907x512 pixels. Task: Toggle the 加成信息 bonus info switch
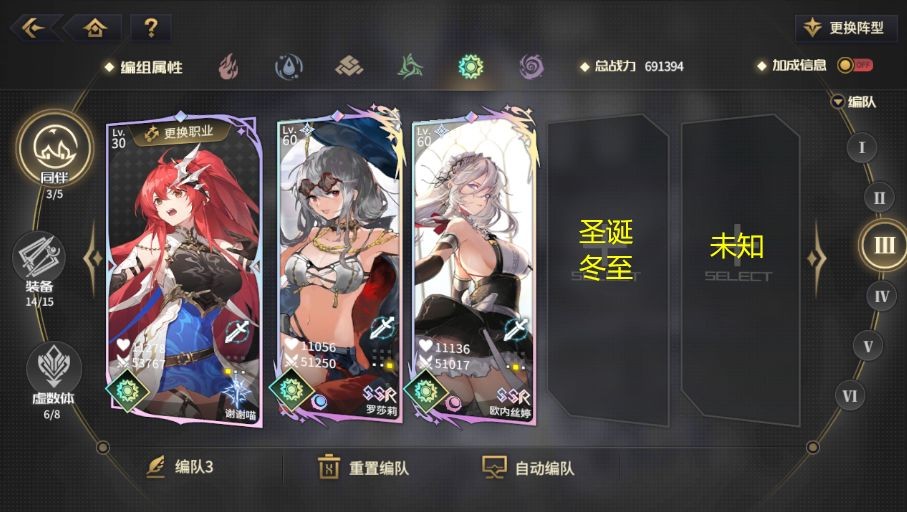(854, 65)
